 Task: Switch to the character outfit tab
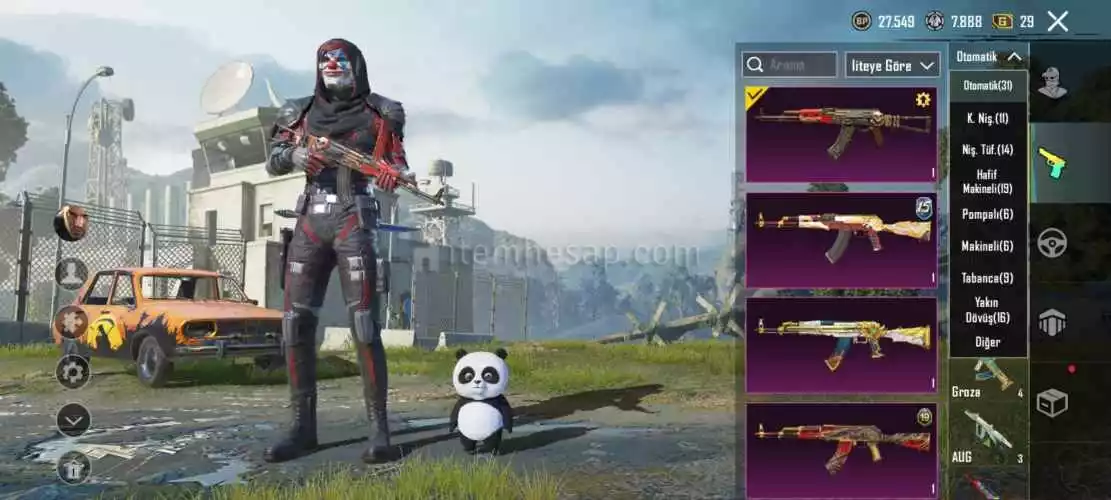[x=1051, y=82]
